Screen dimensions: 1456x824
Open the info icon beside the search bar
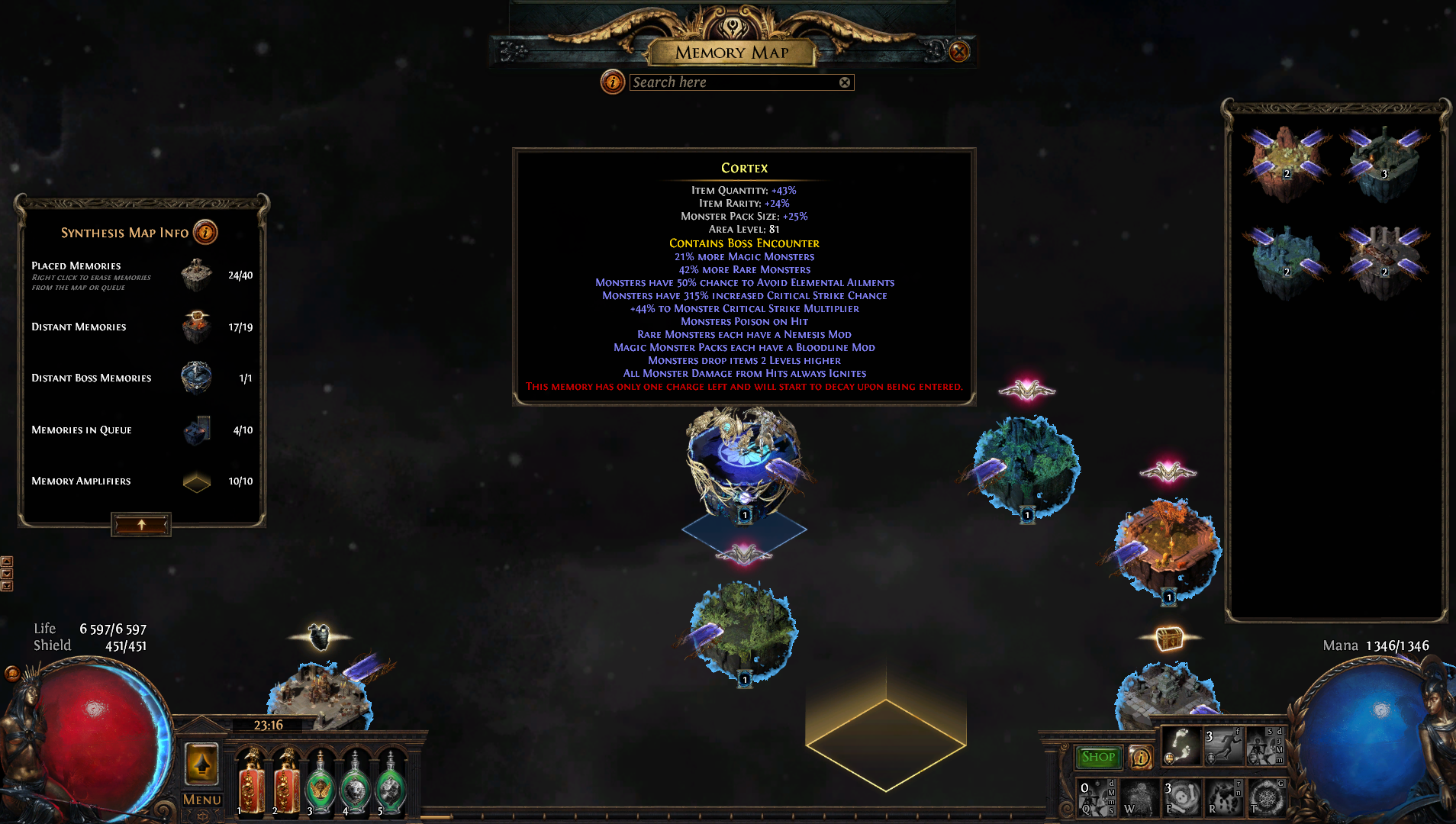tap(612, 82)
